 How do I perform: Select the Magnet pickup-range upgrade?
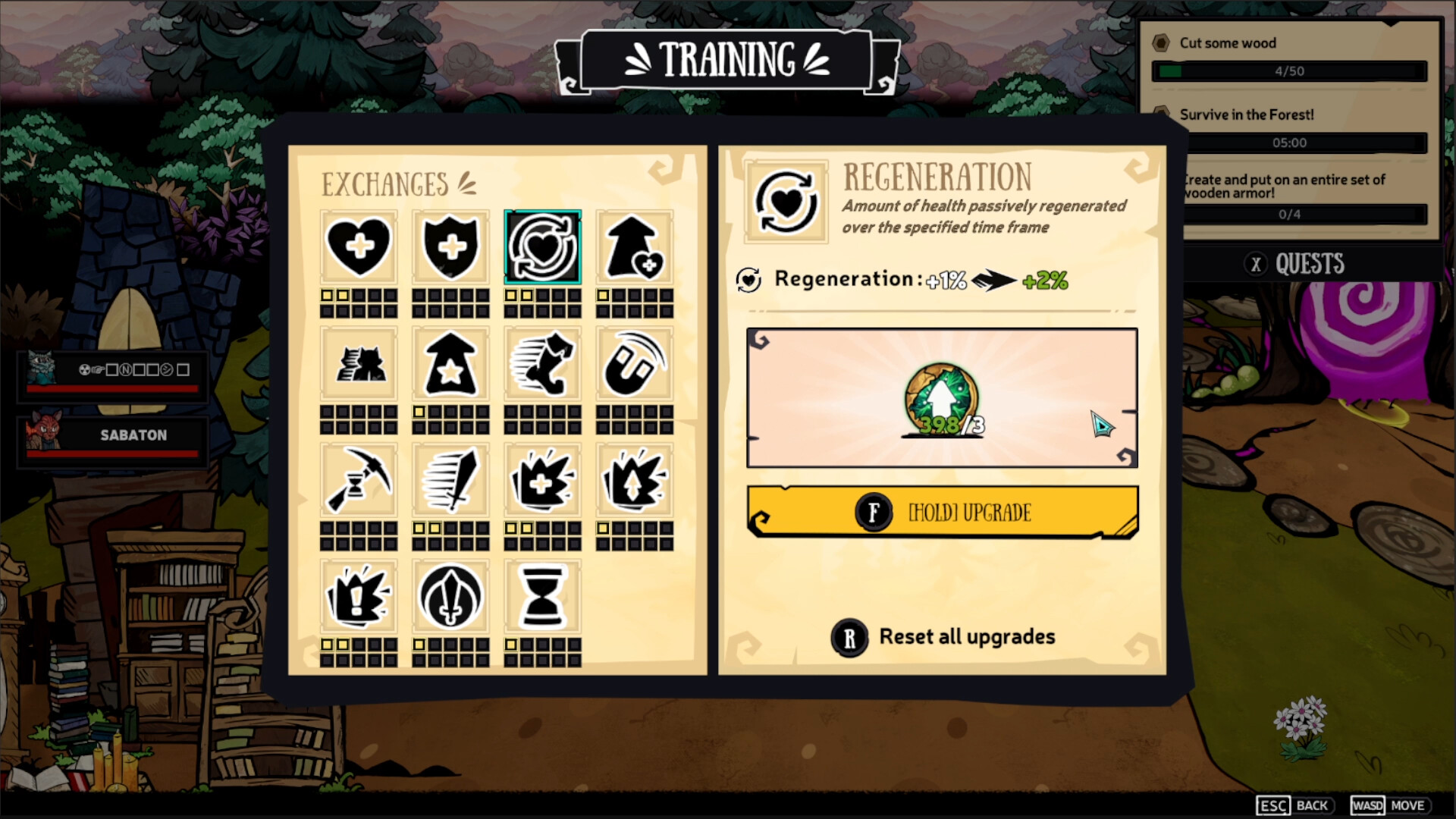[635, 364]
